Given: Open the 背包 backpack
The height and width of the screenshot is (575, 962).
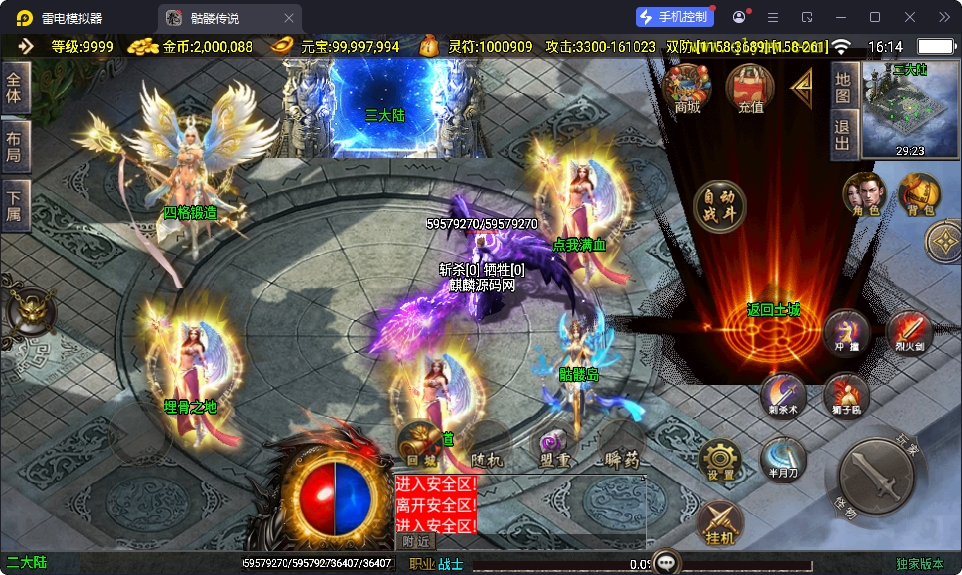Looking at the screenshot, I should (x=920, y=194).
